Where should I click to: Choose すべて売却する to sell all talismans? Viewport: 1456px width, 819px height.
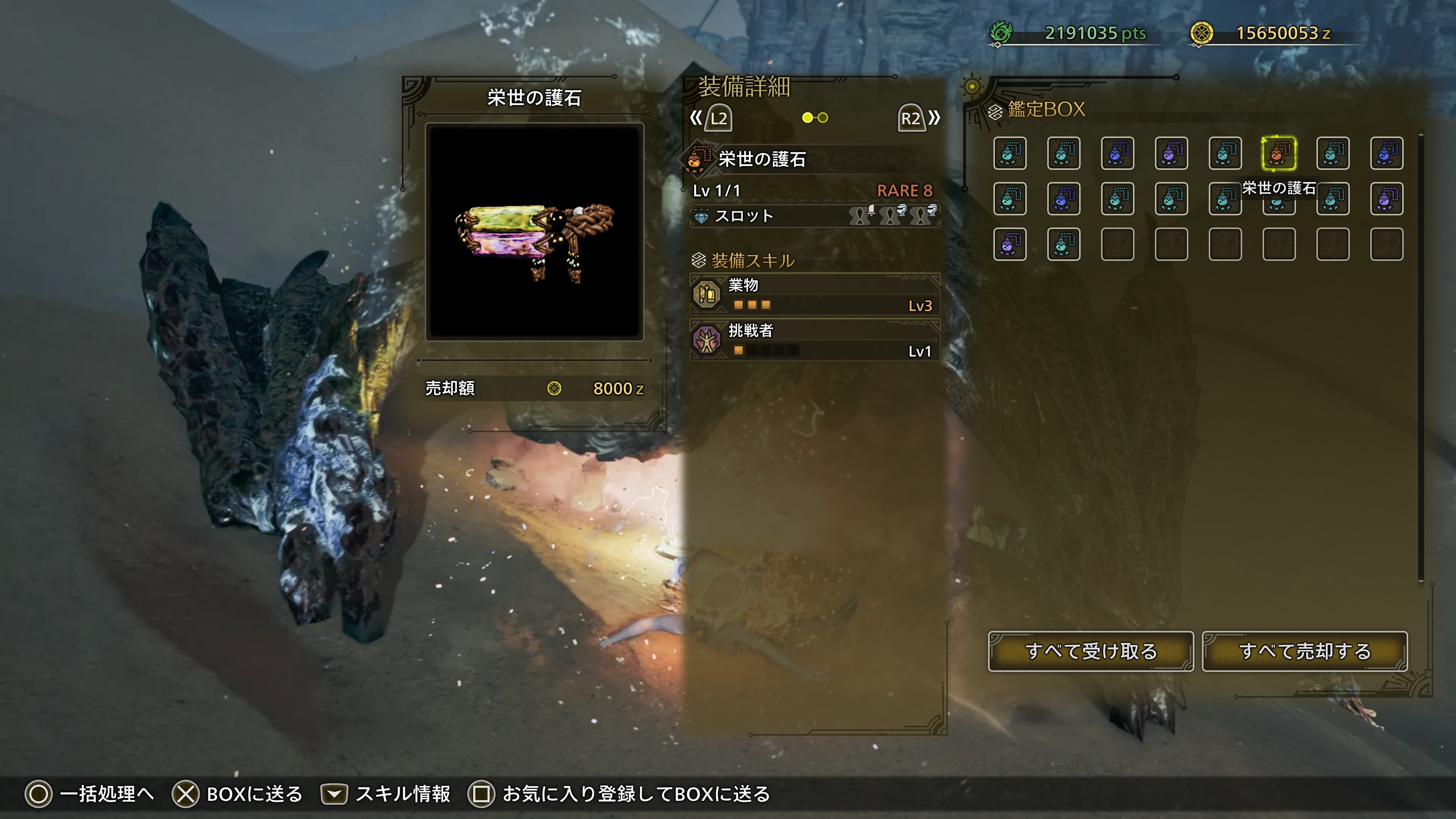(1304, 651)
